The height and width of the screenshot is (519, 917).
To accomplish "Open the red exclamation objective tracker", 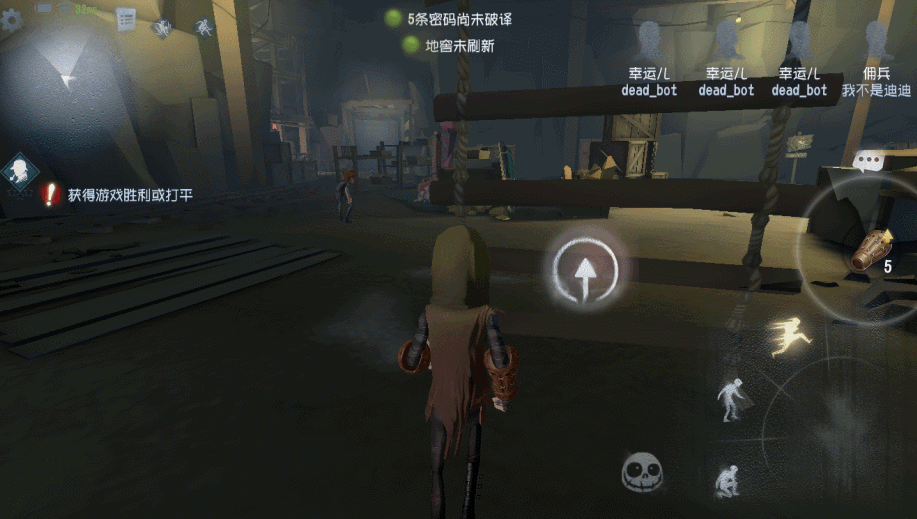I will coord(50,195).
